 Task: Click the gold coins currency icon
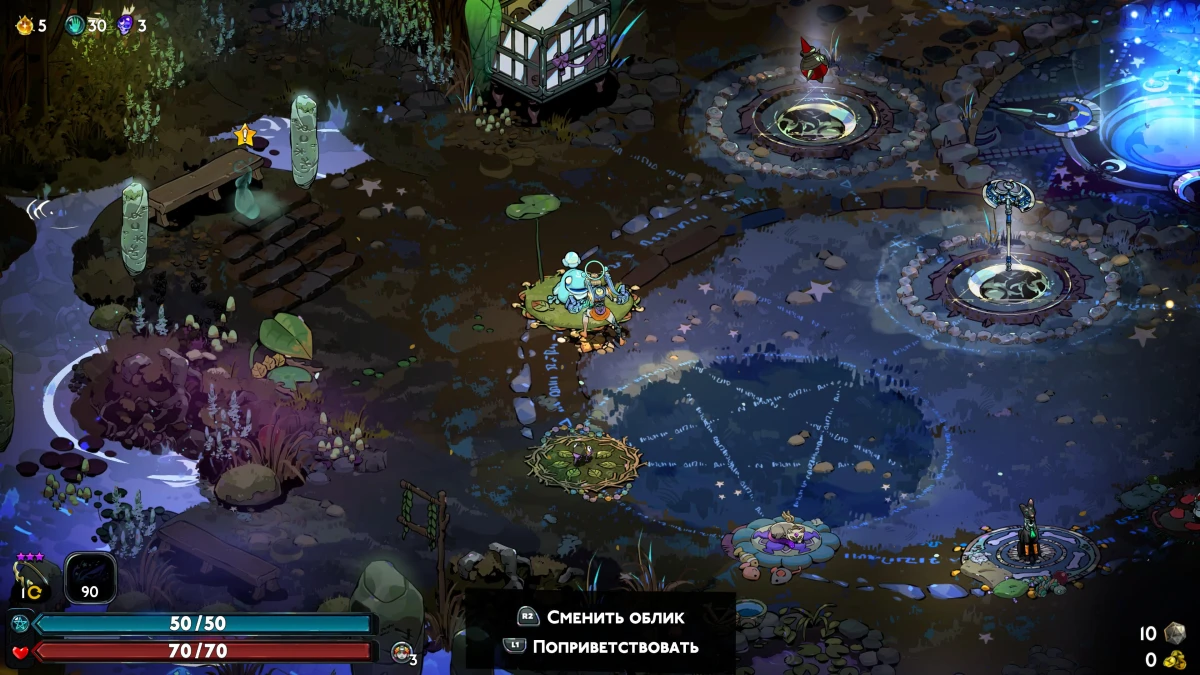[1174, 660]
